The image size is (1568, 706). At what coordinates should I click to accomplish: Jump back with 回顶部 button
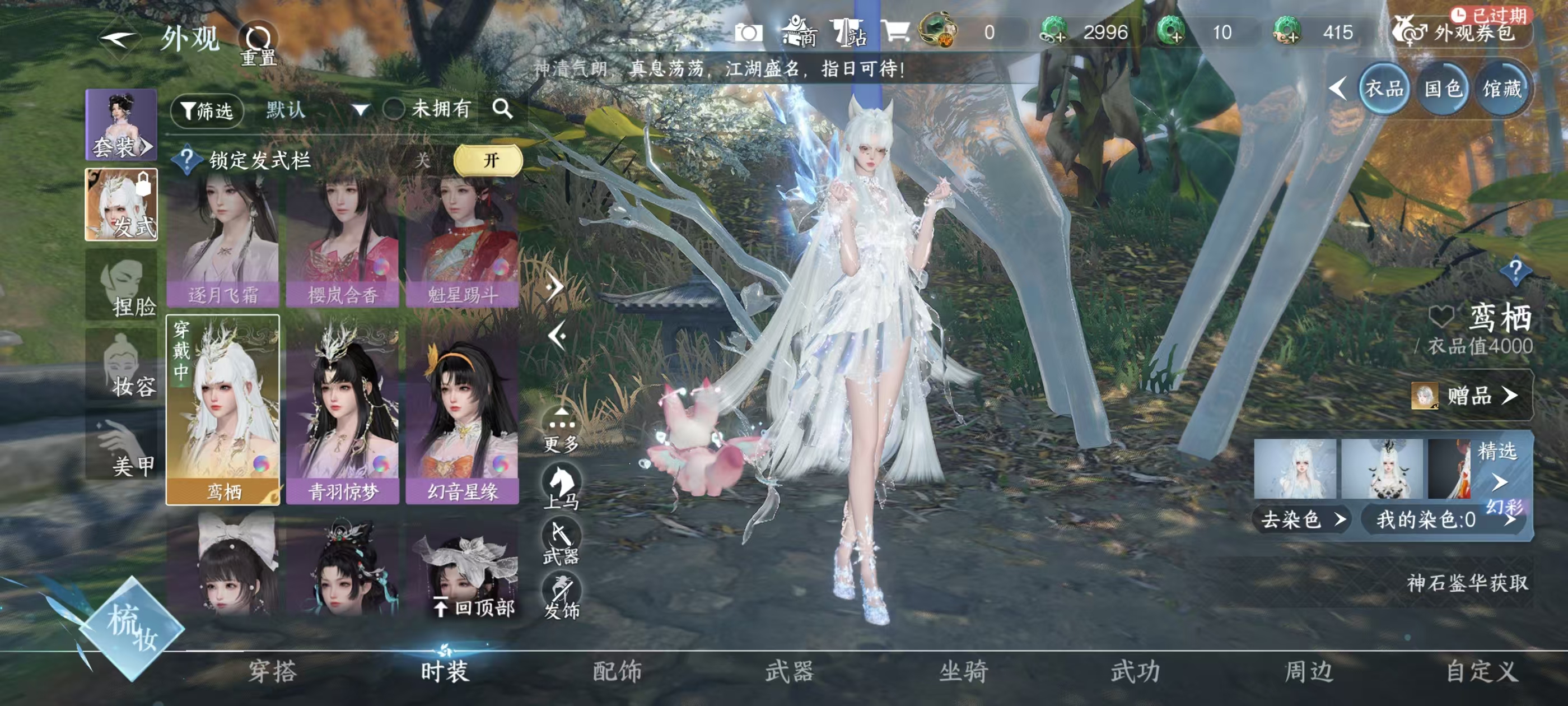(475, 607)
